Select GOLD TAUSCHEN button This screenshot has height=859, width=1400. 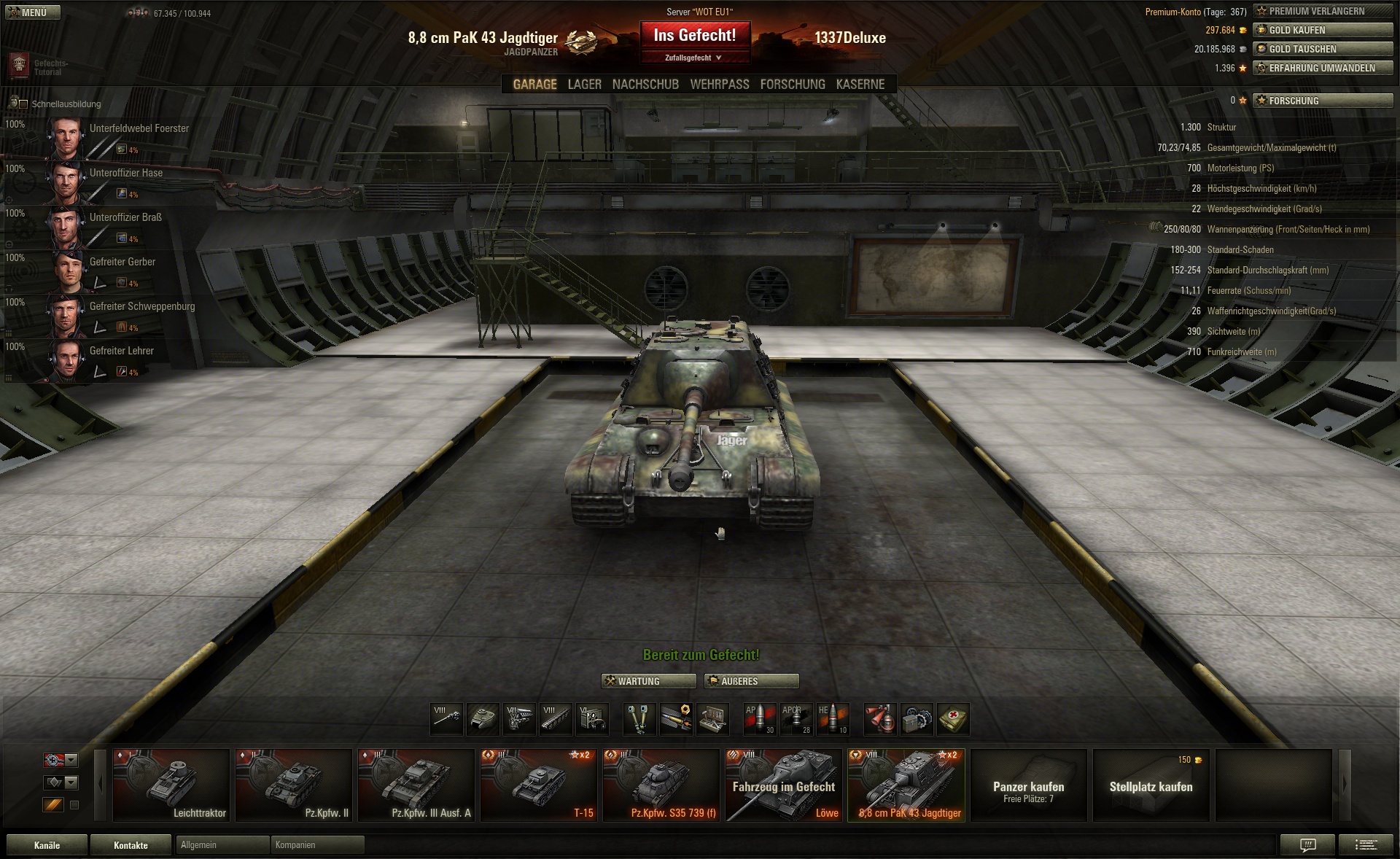pos(1323,49)
